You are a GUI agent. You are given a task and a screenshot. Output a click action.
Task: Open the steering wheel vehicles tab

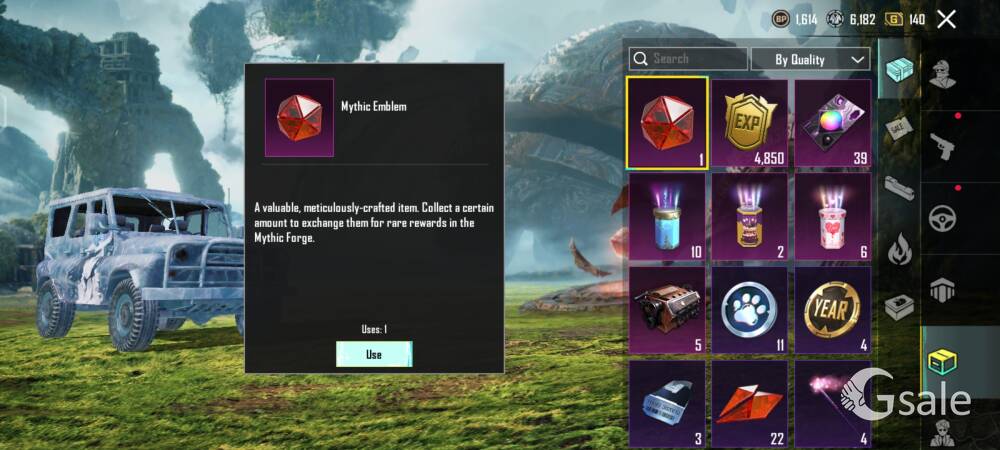[942, 218]
